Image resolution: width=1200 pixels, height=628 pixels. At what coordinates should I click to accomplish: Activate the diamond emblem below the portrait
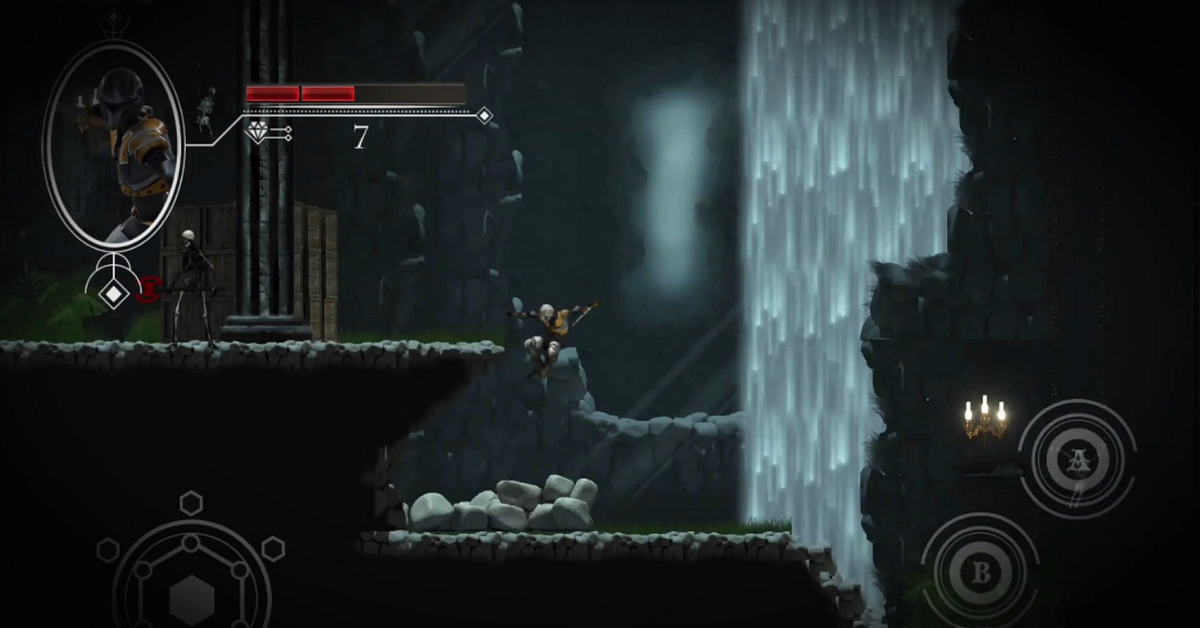[x=115, y=293]
